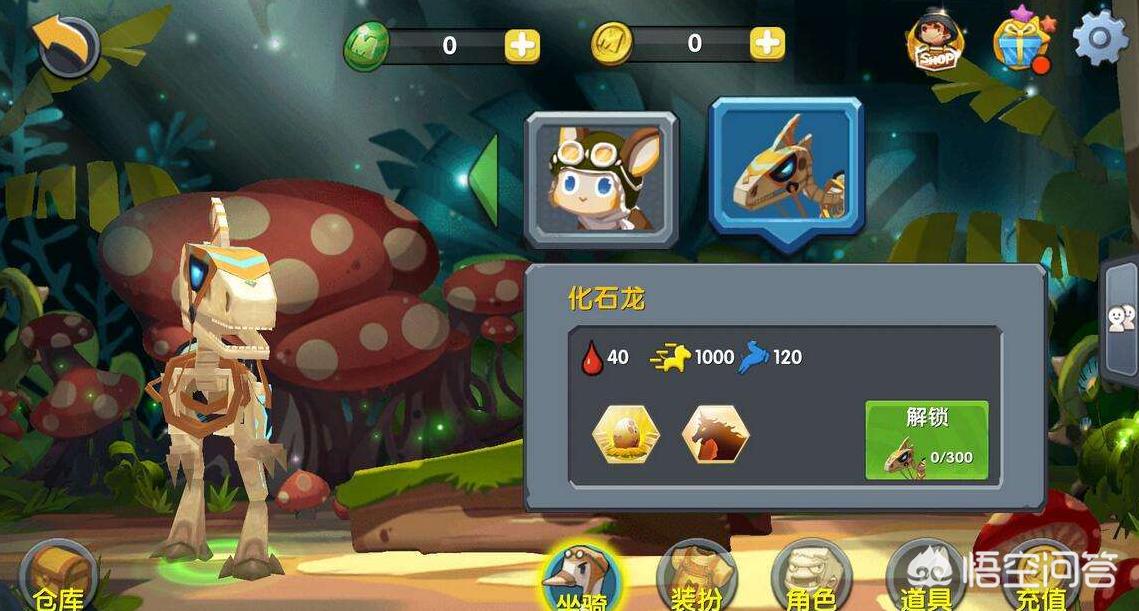Add gold coins with the plus button

click(x=767, y=43)
